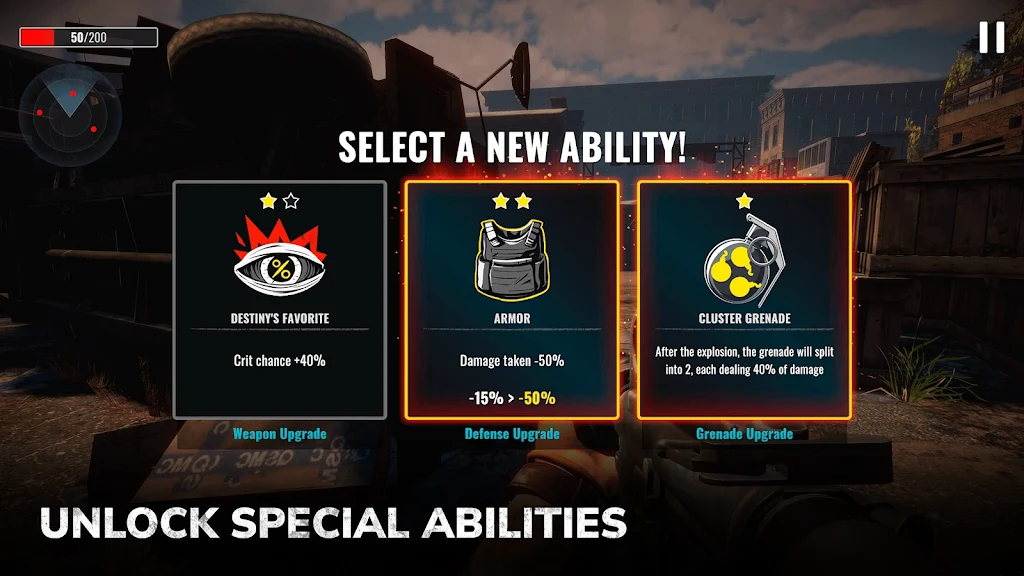1024x576 pixels.
Task: Select the Armor ability card
Action: point(511,299)
